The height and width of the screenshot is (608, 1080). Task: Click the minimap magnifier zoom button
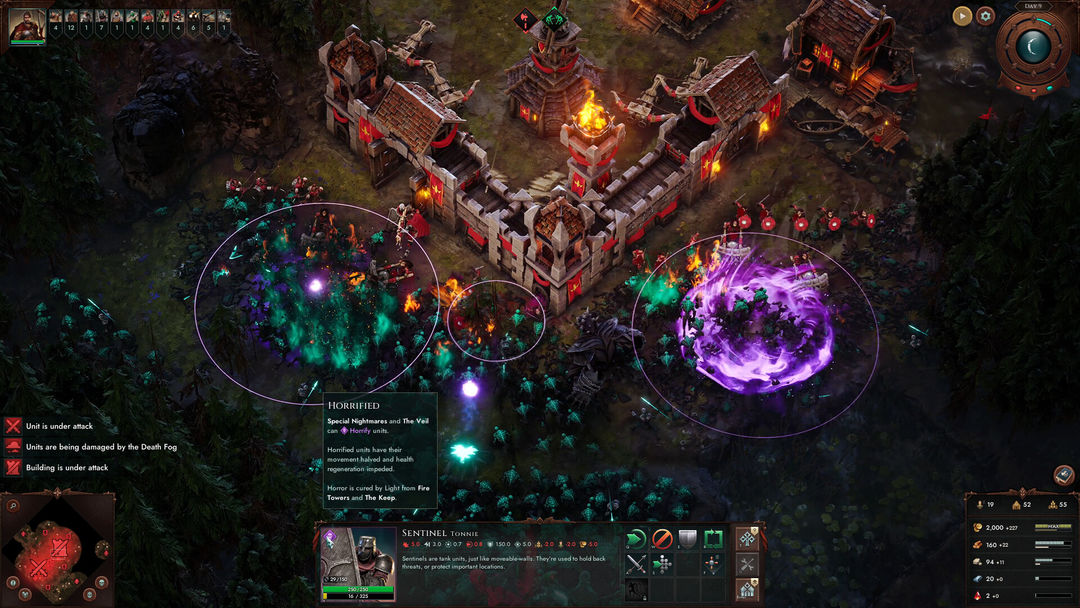tap(14, 506)
